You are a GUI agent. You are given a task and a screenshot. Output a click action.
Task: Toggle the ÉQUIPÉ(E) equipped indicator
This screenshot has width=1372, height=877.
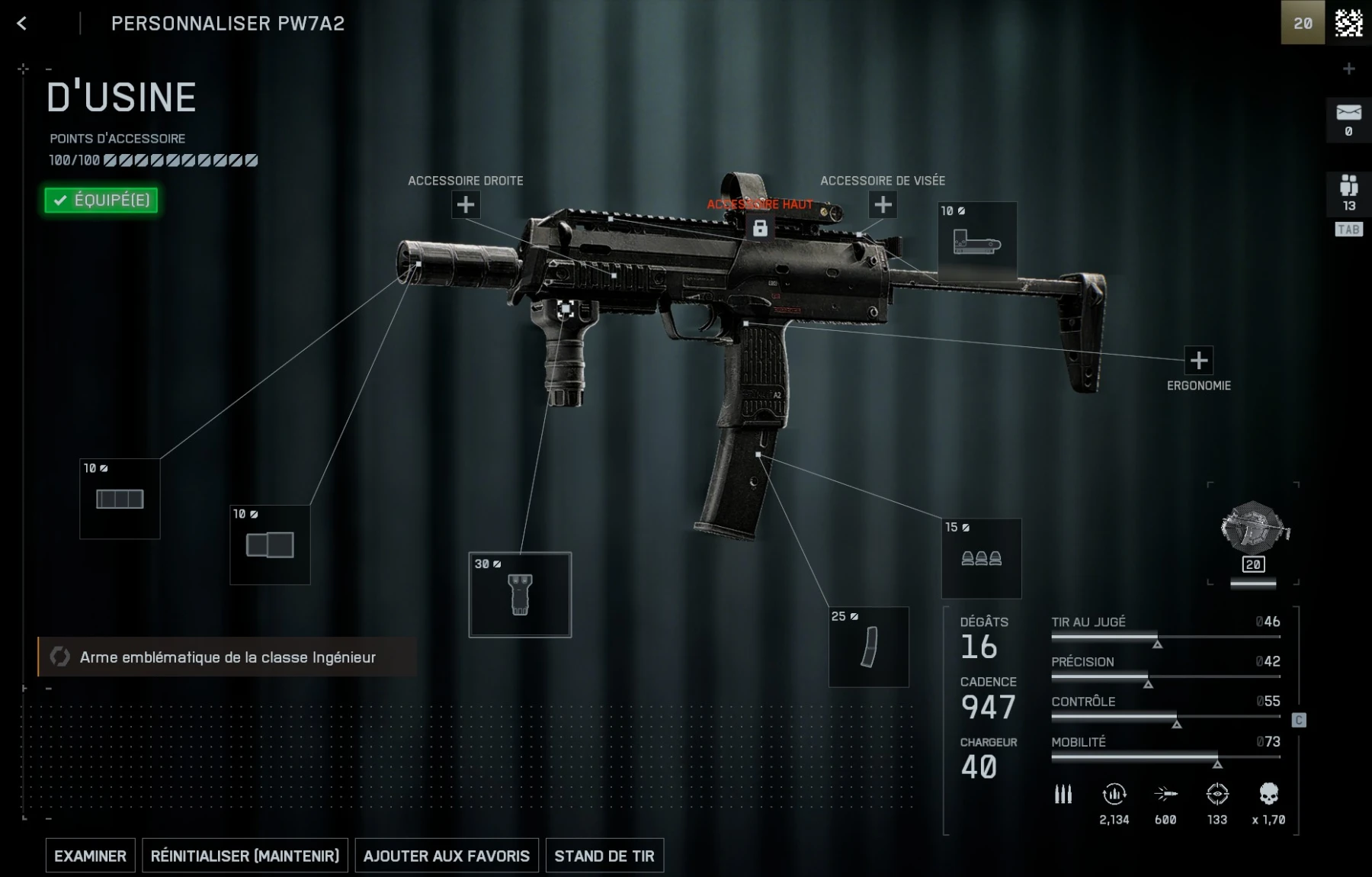(100, 200)
